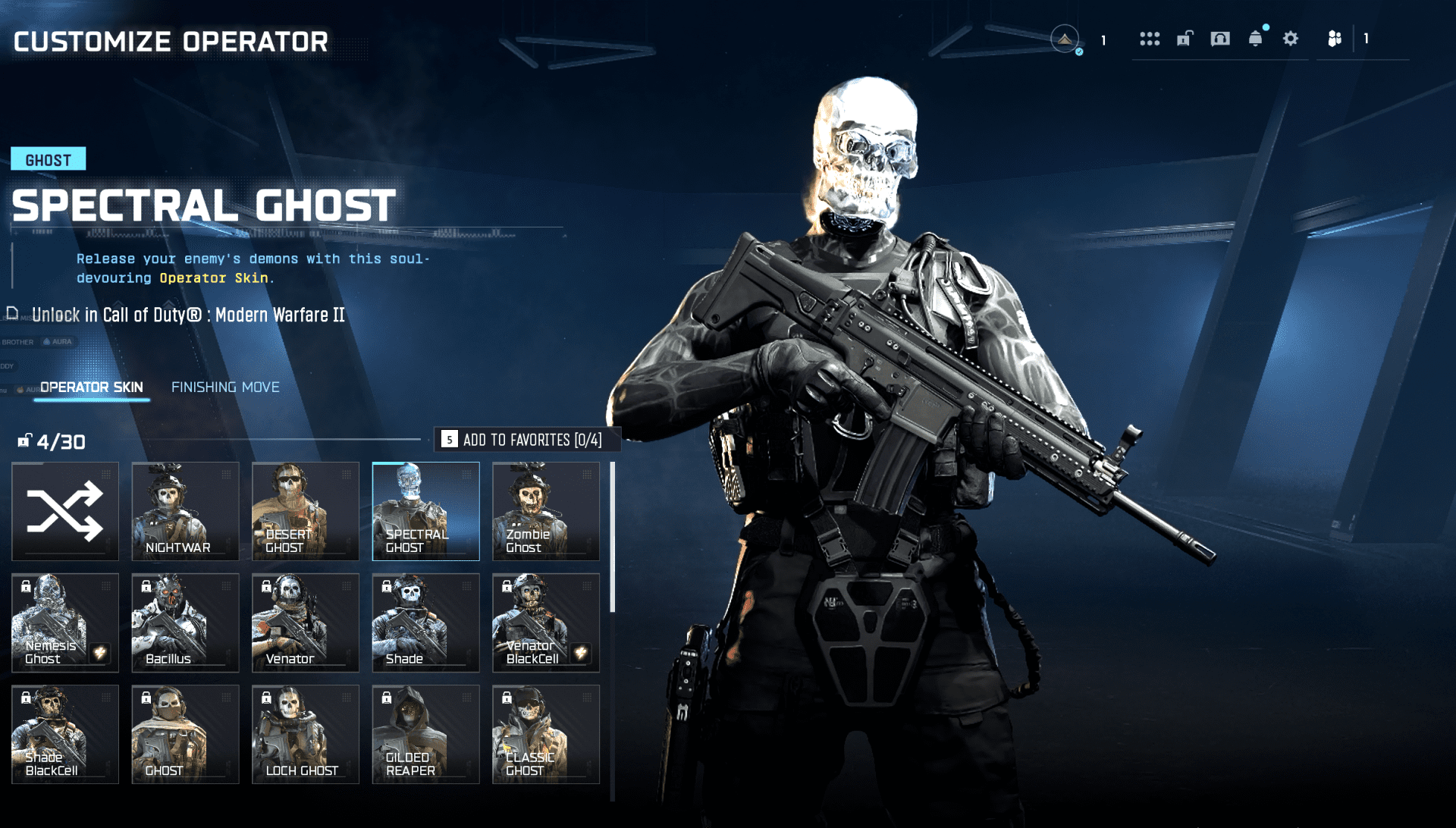The image size is (1456, 828).
Task: Open the channels grid menu icon
Action: point(1150,38)
